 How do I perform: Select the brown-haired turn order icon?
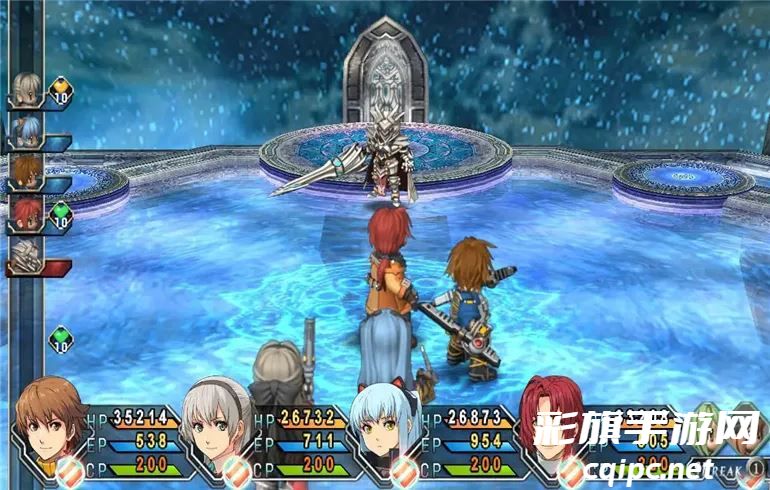click(x=25, y=173)
